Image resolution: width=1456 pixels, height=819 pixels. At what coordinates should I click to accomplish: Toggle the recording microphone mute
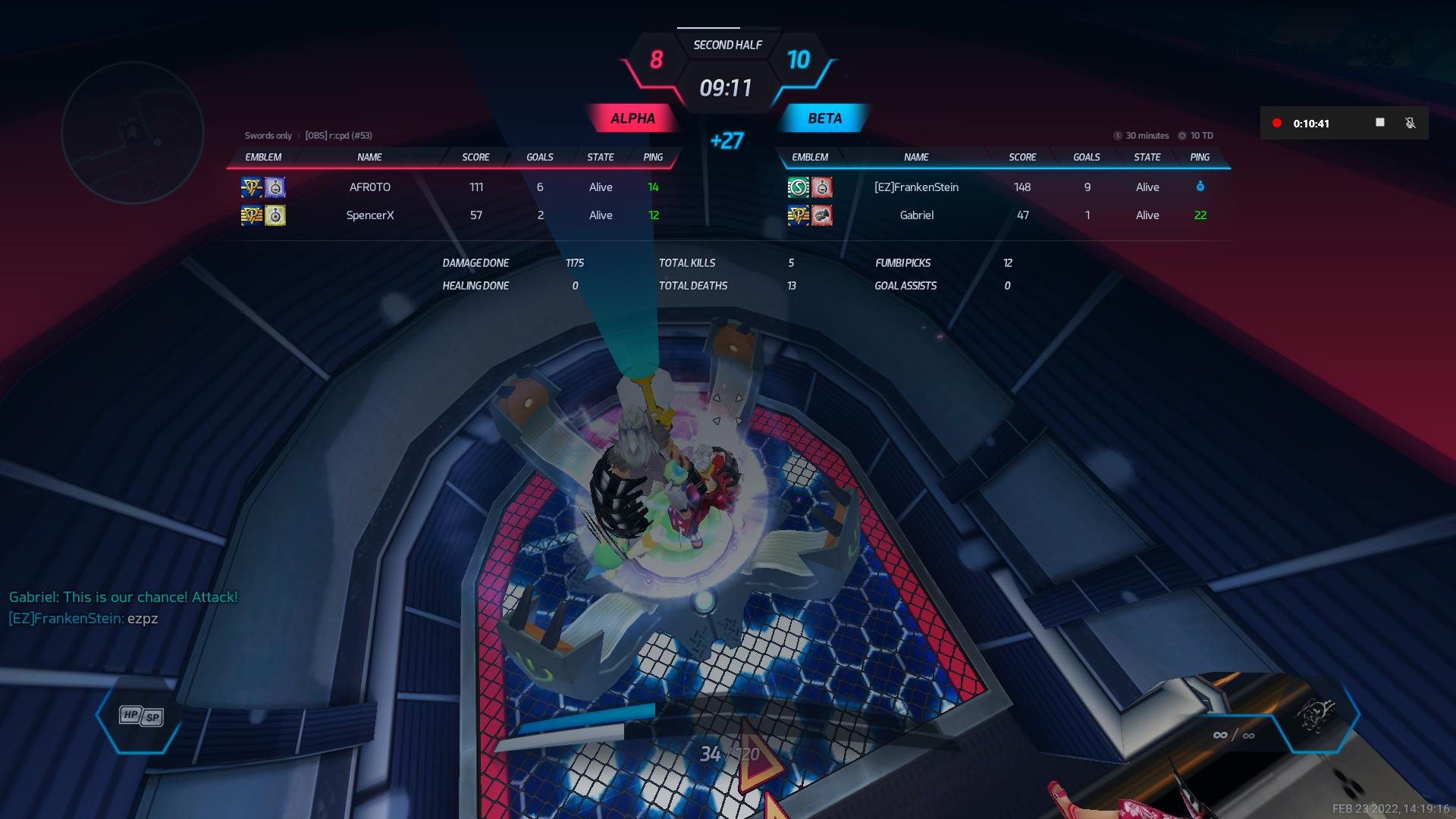click(1410, 123)
